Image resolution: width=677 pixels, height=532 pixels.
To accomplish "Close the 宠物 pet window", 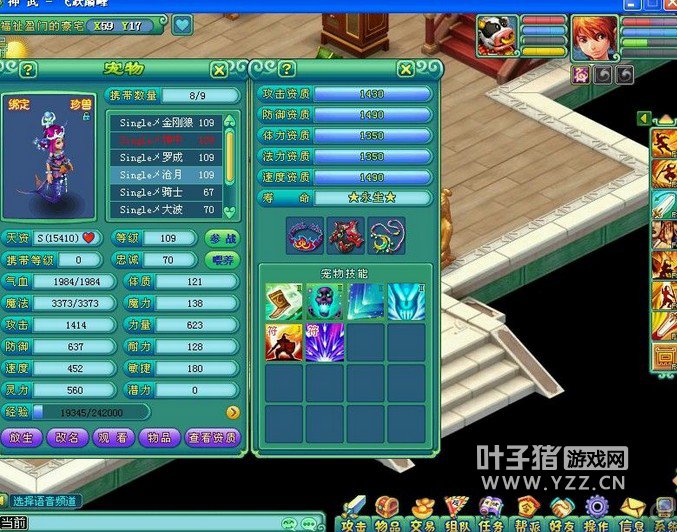I will pyautogui.click(x=218, y=69).
